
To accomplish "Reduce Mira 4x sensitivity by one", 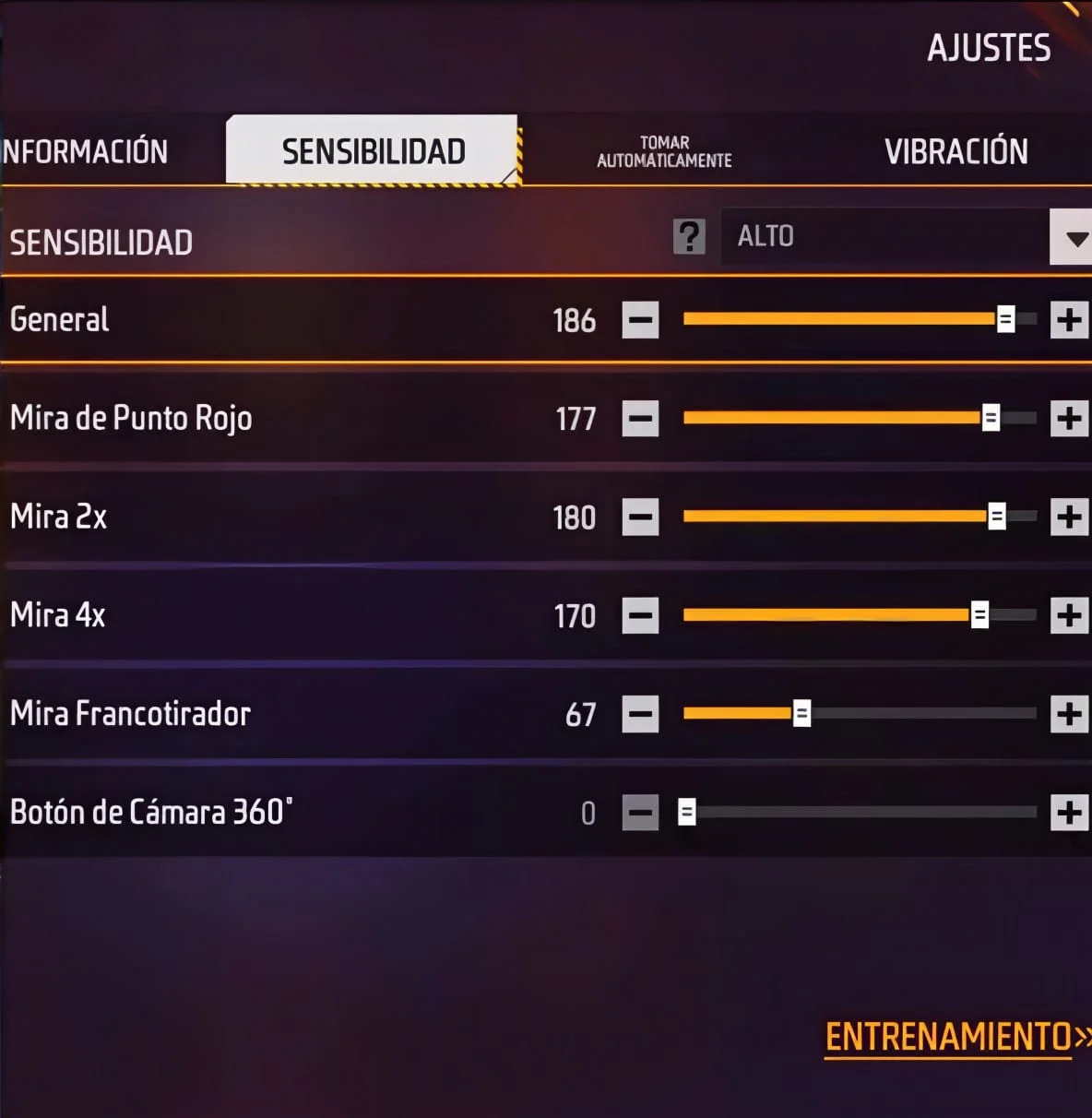I will click(640, 615).
